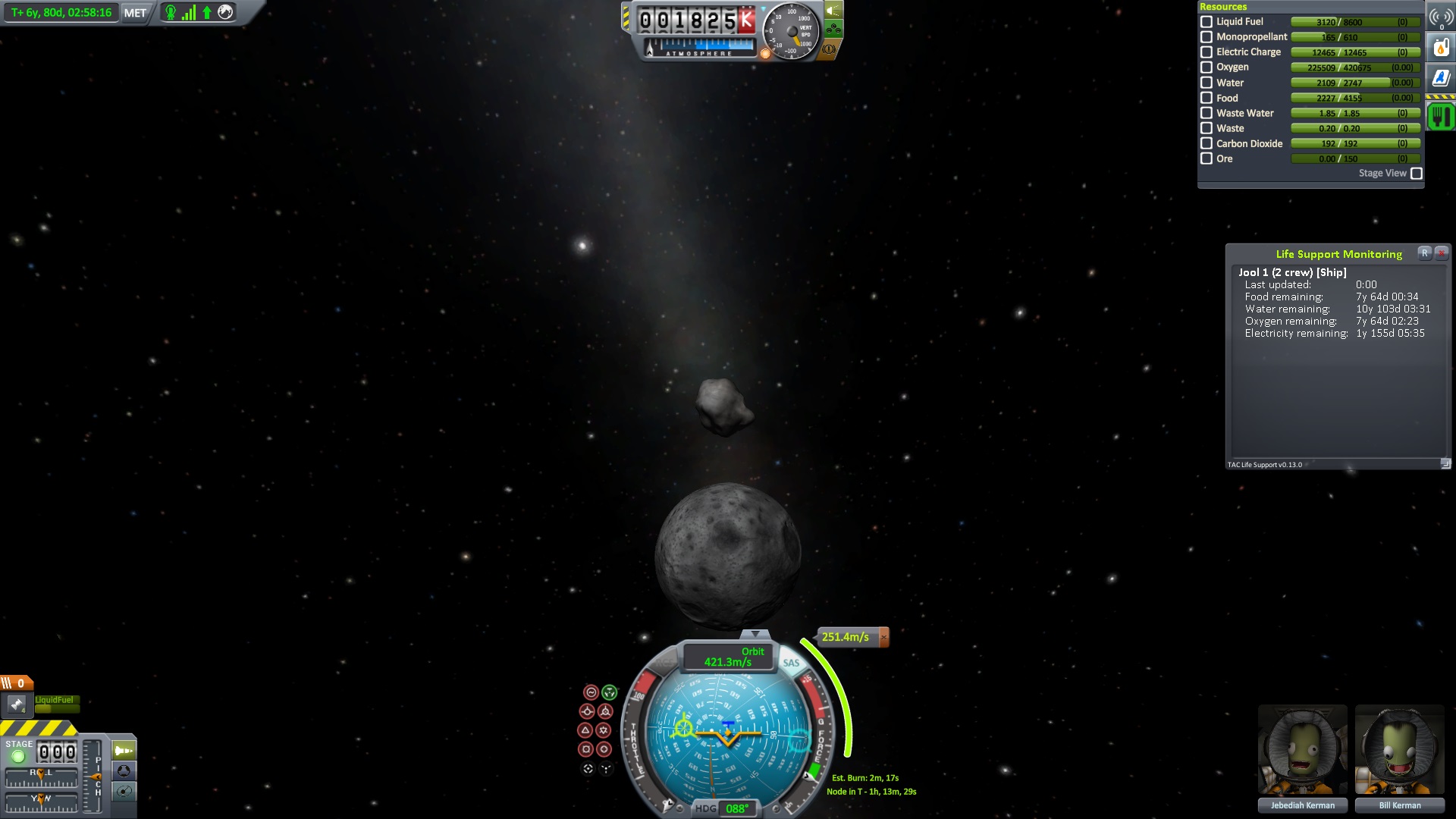Tick the Liquid Fuel resource checkbox
This screenshot has height=819, width=1456.
(x=1207, y=22)
